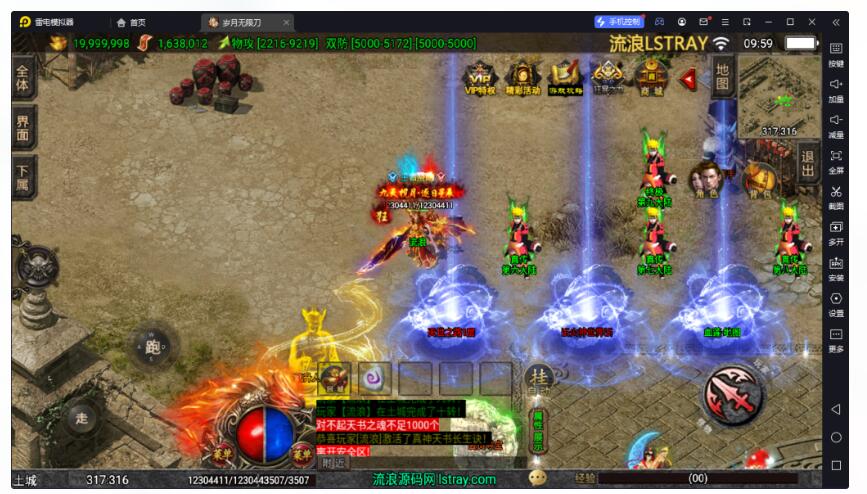The image size is (867, 494).
Task: Click the 退出 exit button
Action: 809,164
